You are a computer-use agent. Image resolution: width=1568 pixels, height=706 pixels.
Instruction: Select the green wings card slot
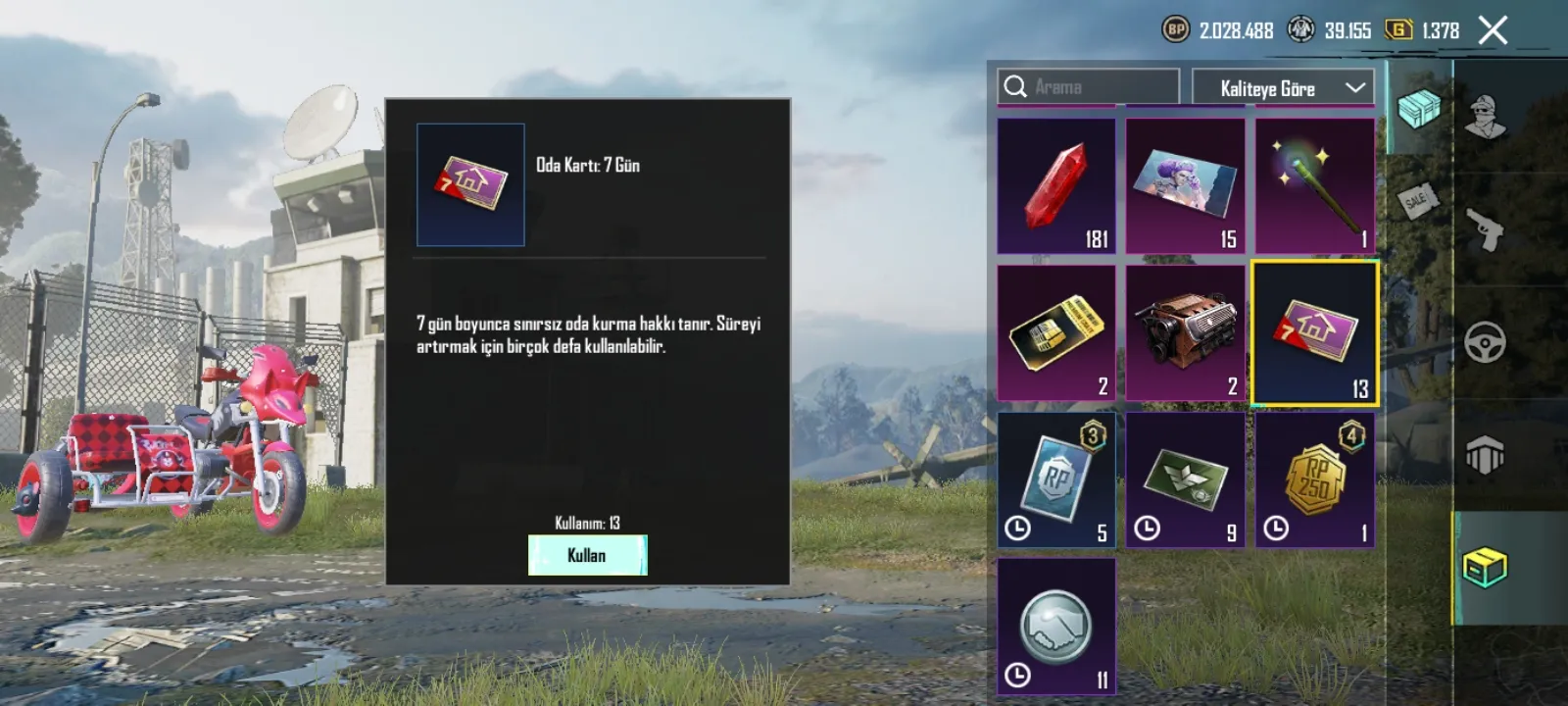(1185, 480)
